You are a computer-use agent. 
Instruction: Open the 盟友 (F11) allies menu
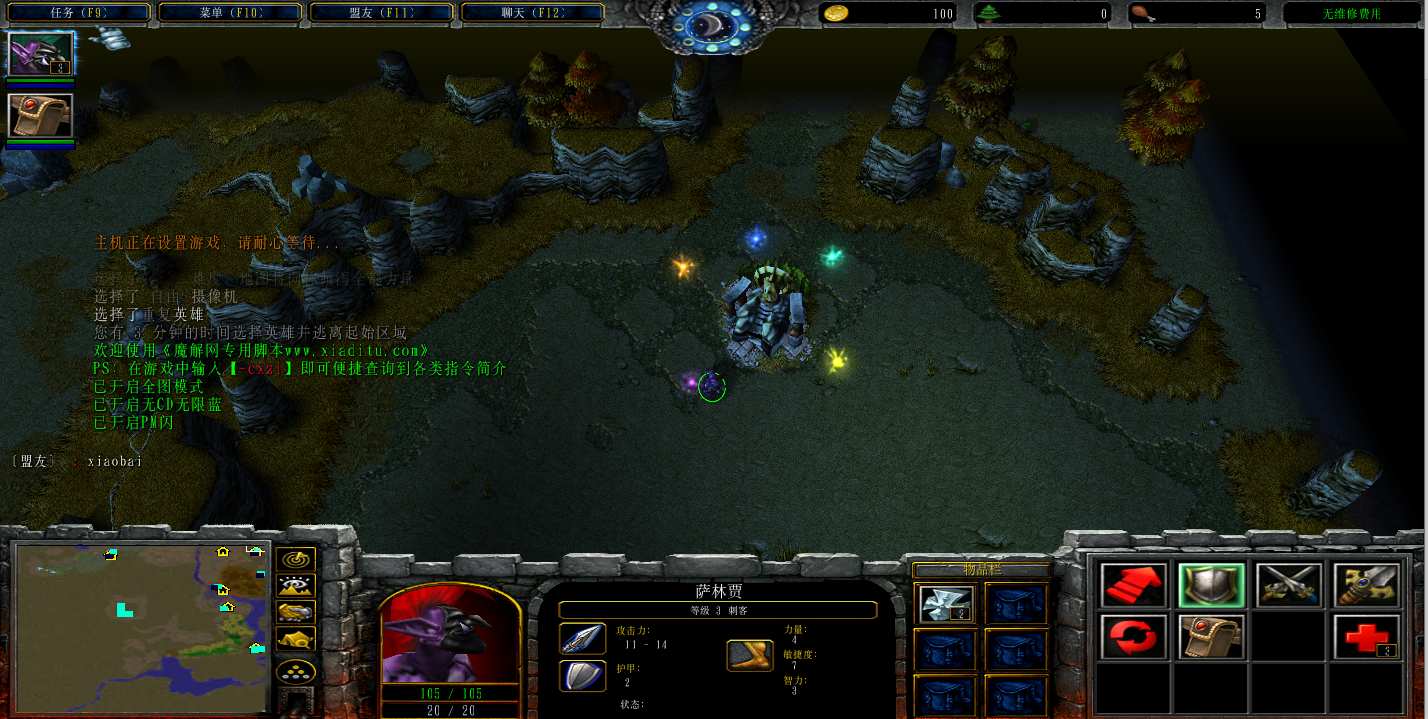point(381,13)
